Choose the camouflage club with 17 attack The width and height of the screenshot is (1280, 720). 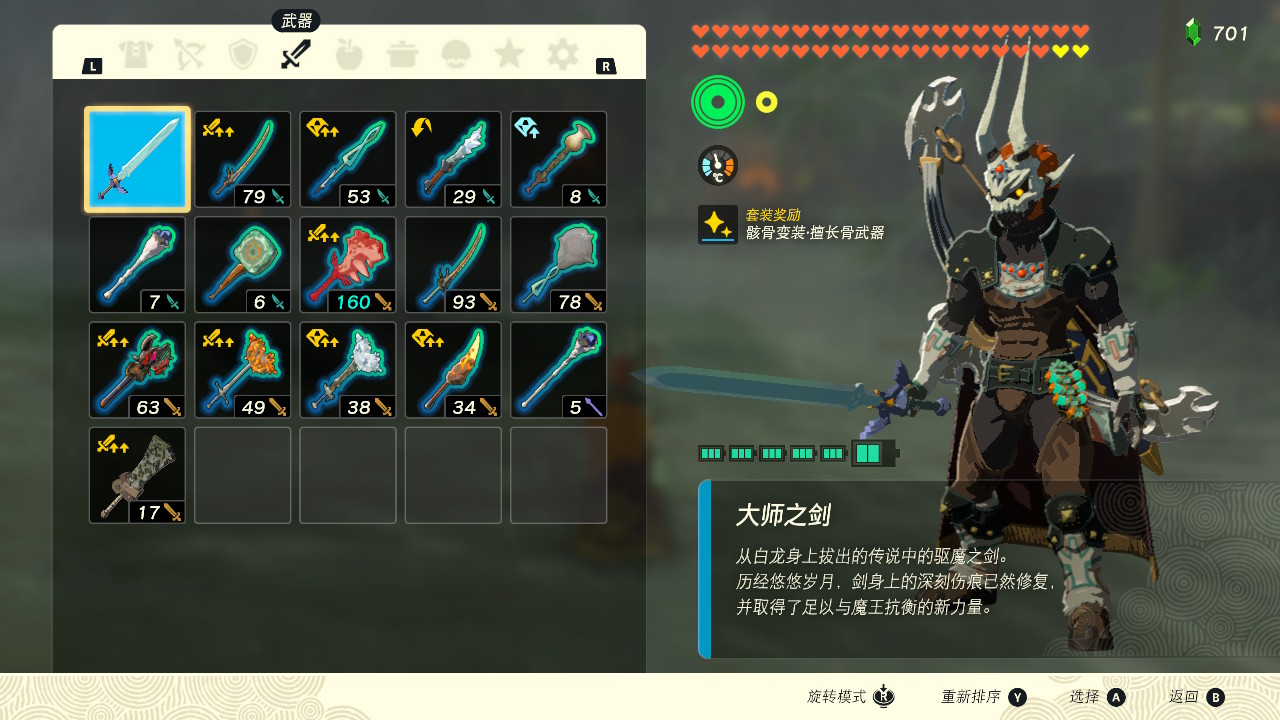tap(137, 475)
